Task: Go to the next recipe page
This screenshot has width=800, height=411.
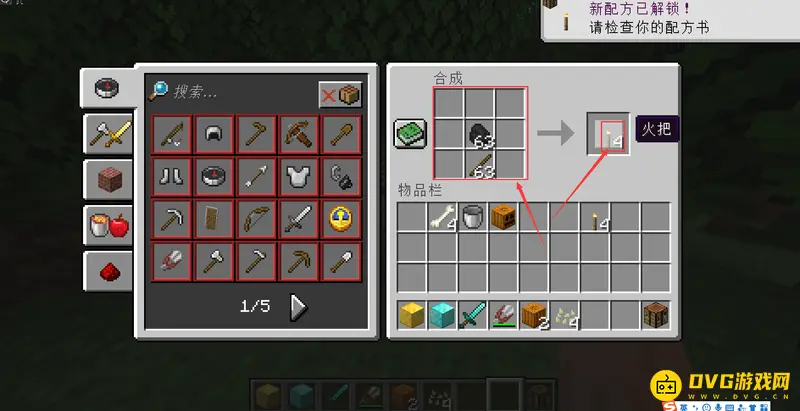Action: [x=298, y=307]
